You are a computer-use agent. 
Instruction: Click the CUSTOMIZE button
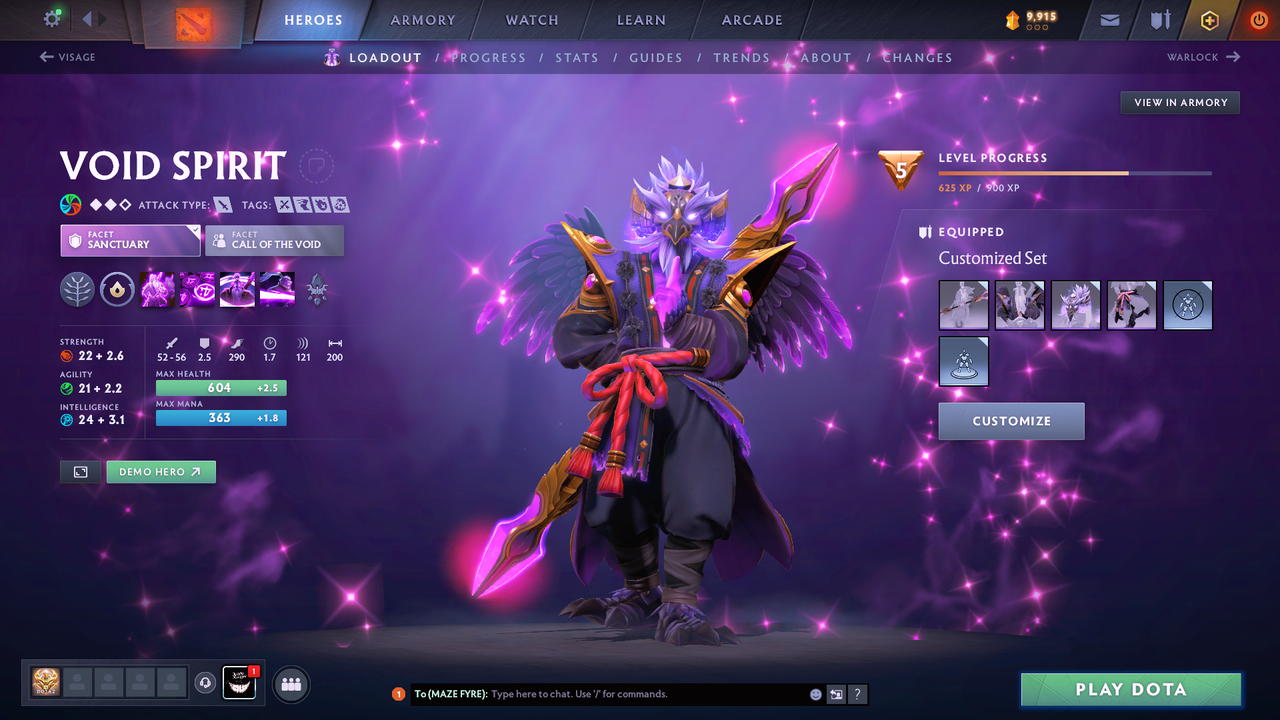click(1011, 421)
